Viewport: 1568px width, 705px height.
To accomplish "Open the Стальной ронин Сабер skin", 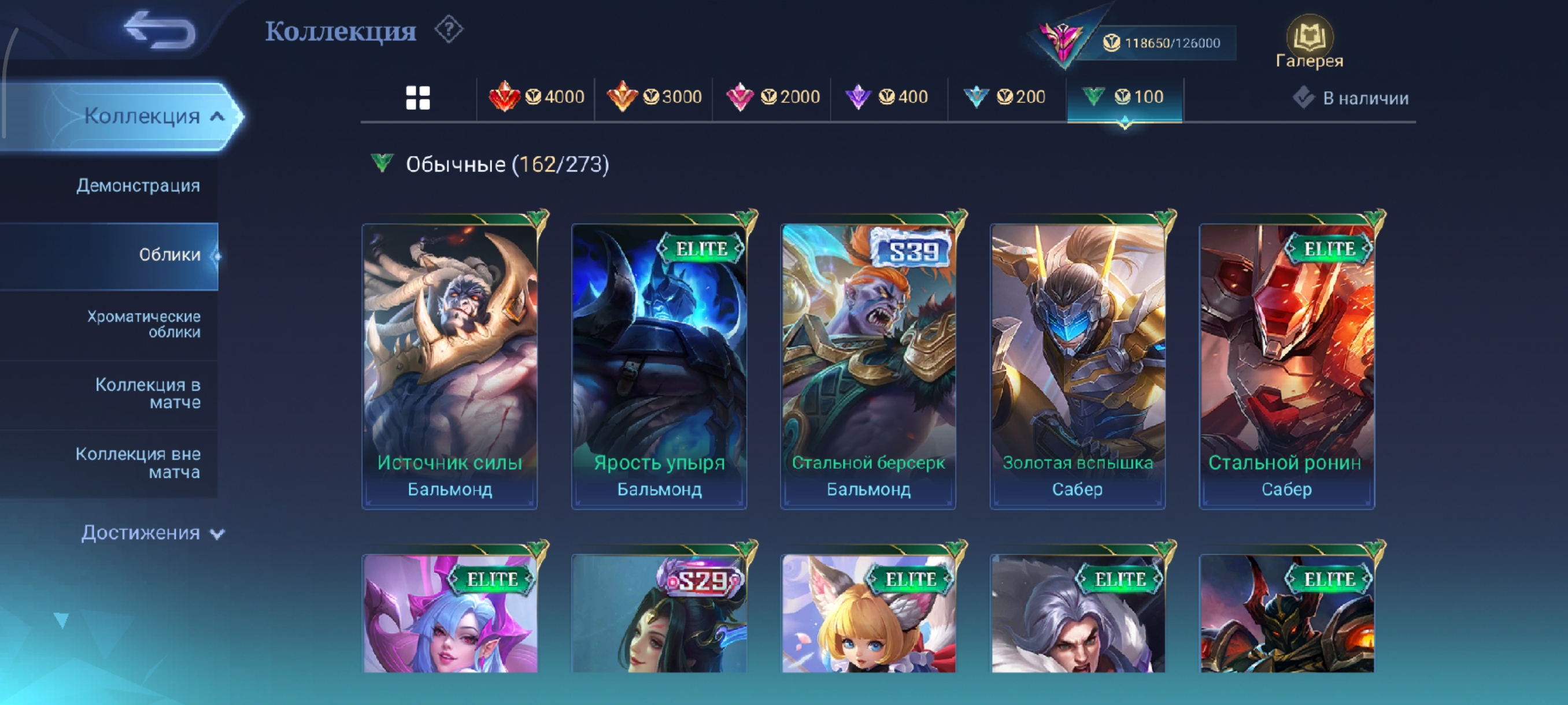I will 1286,365.
